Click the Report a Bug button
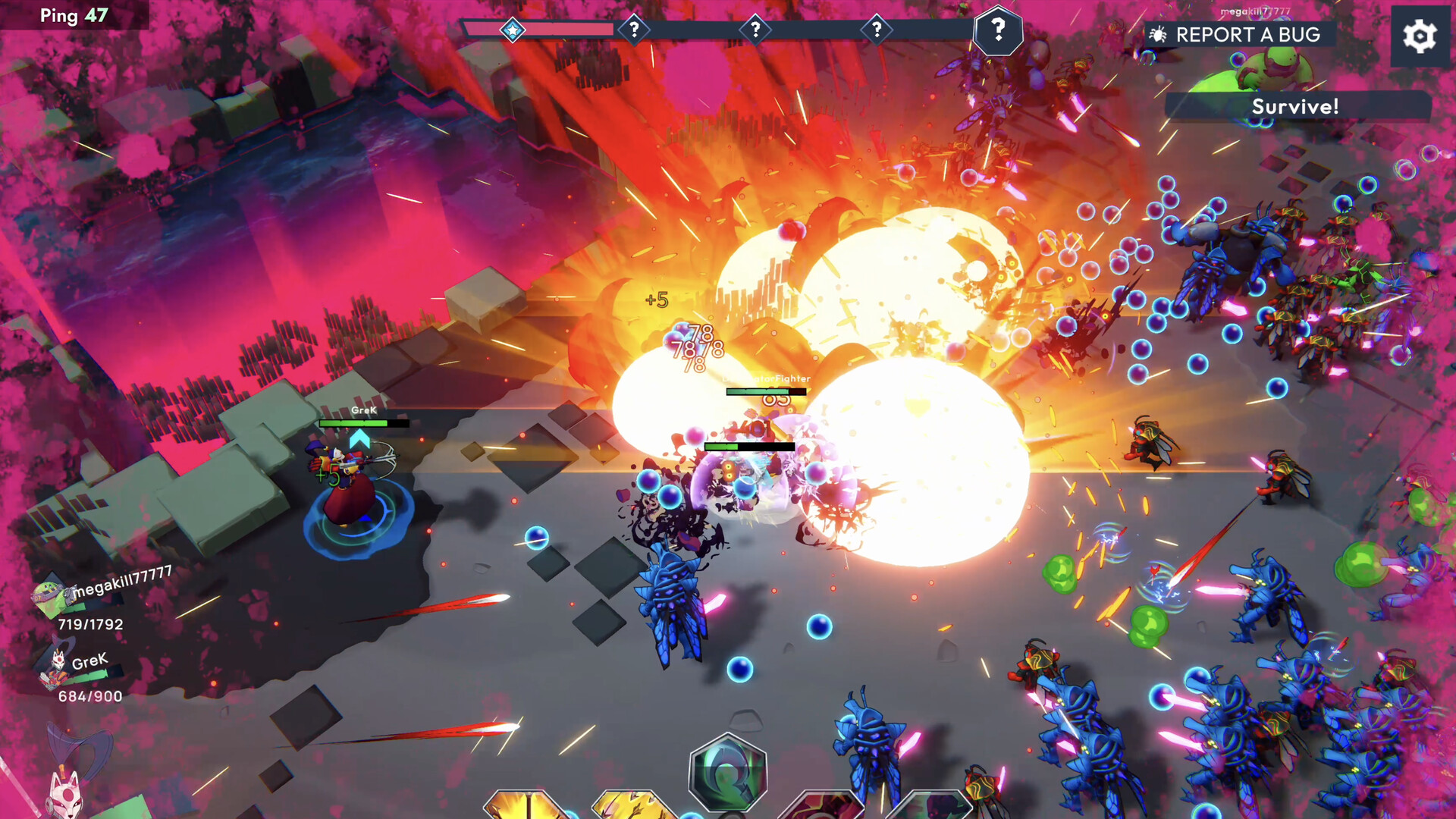Screen dimensions: 1456x819 point(1238,35)
